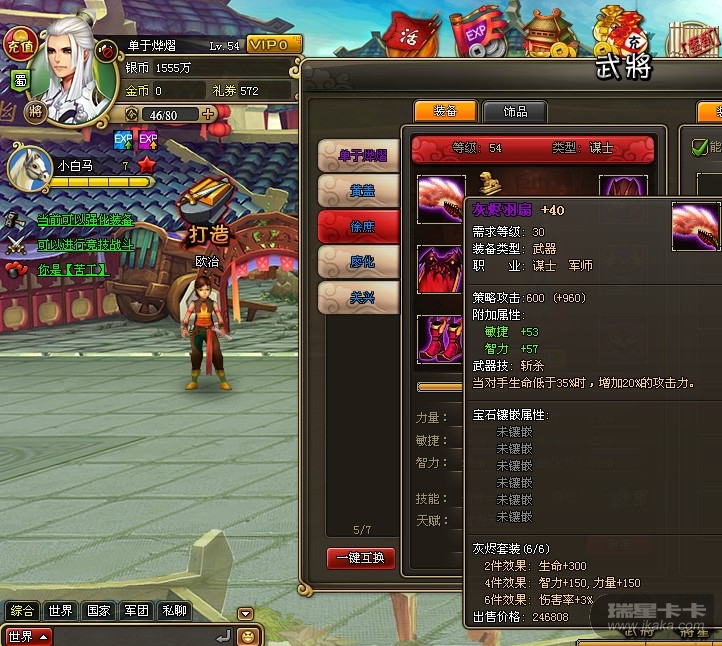Viewport: 722px width, 646px height.
Task: Switch to the 装备 tab
Action: 445,111
